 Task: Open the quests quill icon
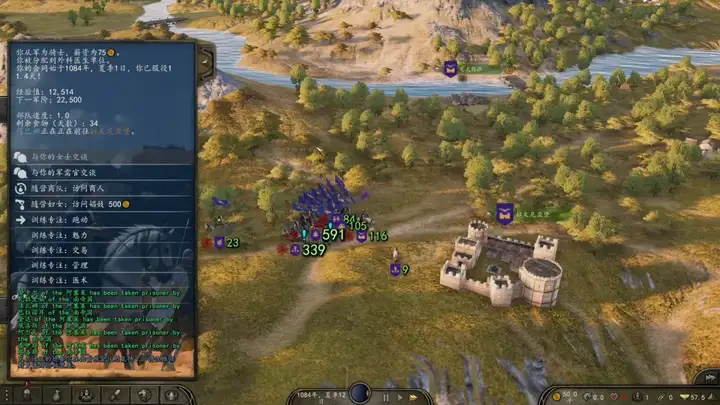[116, 395]
